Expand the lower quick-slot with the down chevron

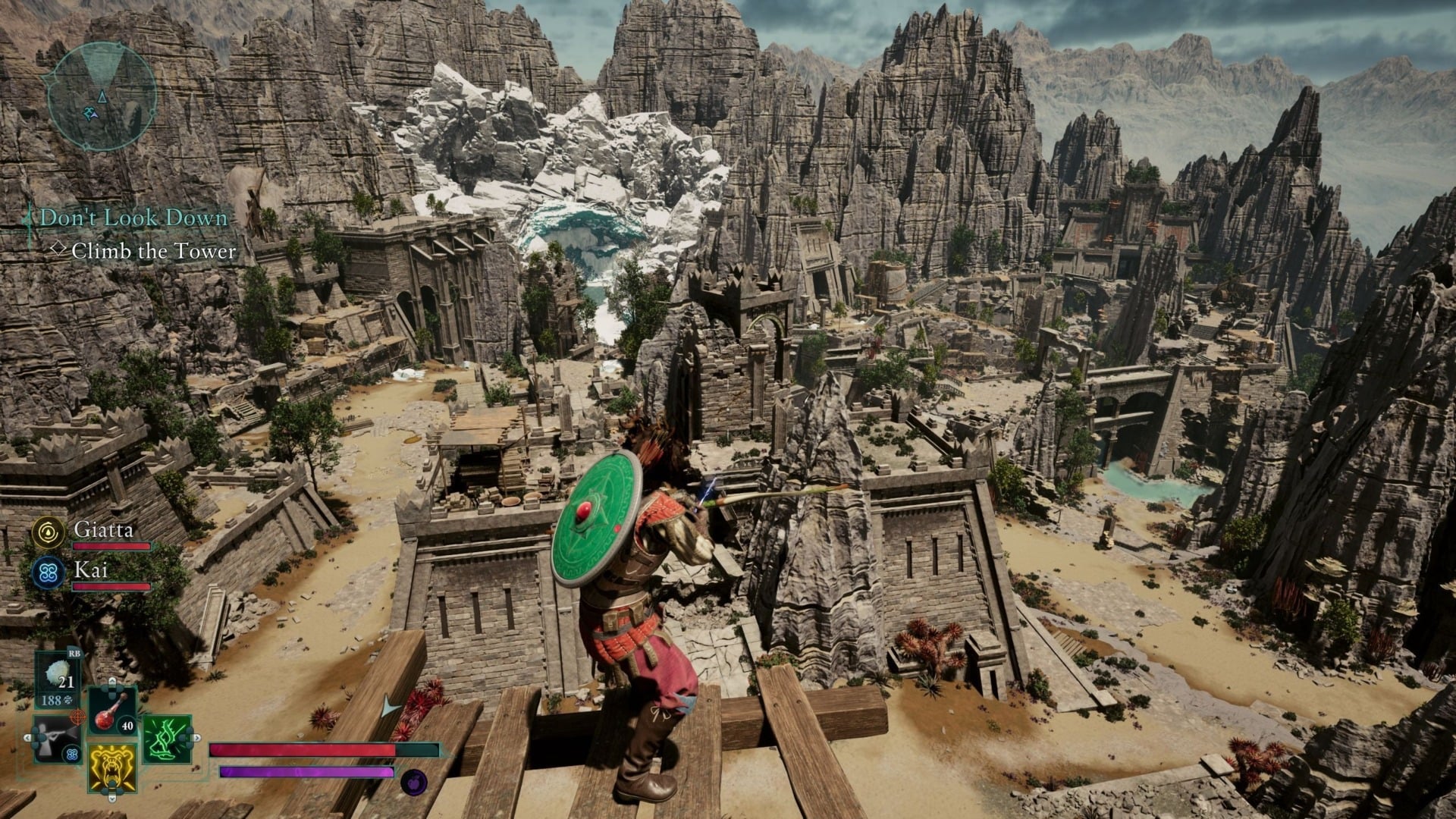[112, 797]
